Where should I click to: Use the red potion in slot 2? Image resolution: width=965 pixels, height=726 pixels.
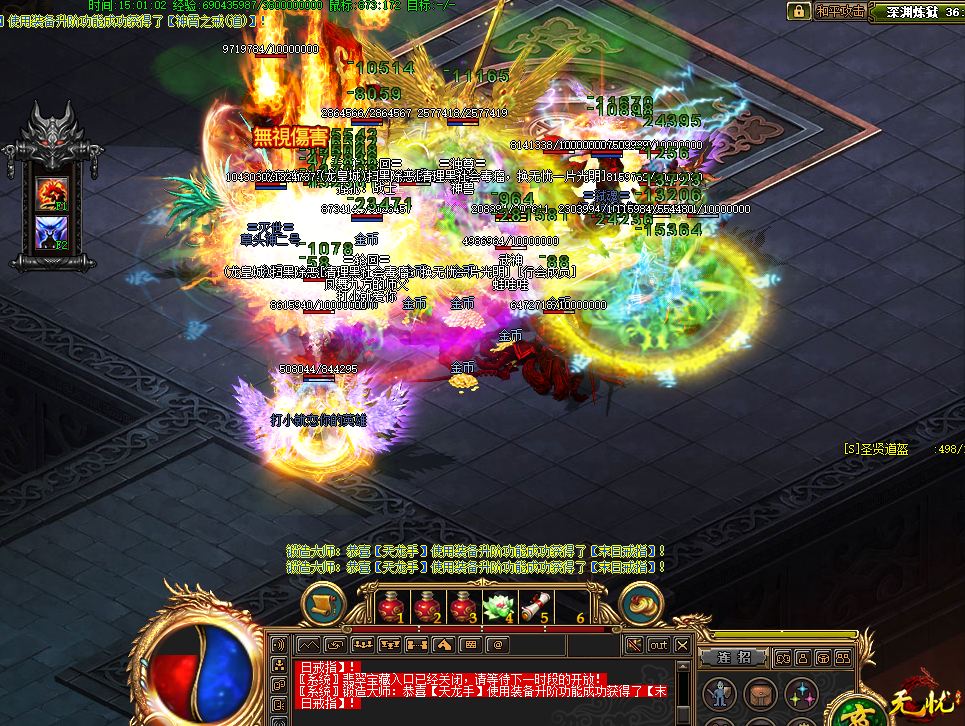430,607
